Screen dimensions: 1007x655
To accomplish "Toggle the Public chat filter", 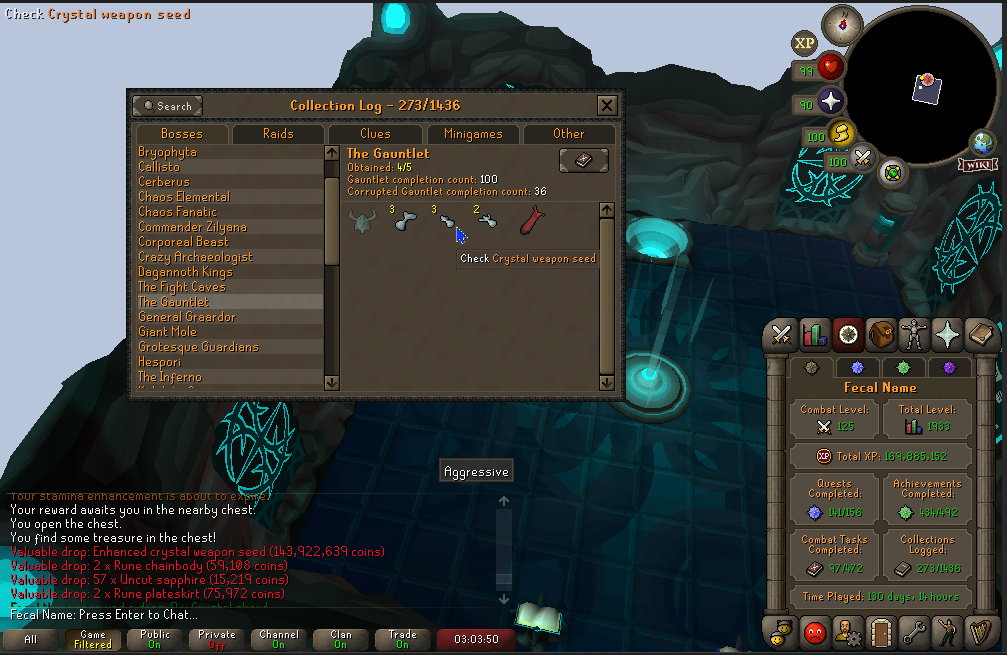I will pyautogui.click(x=155, y=640).
